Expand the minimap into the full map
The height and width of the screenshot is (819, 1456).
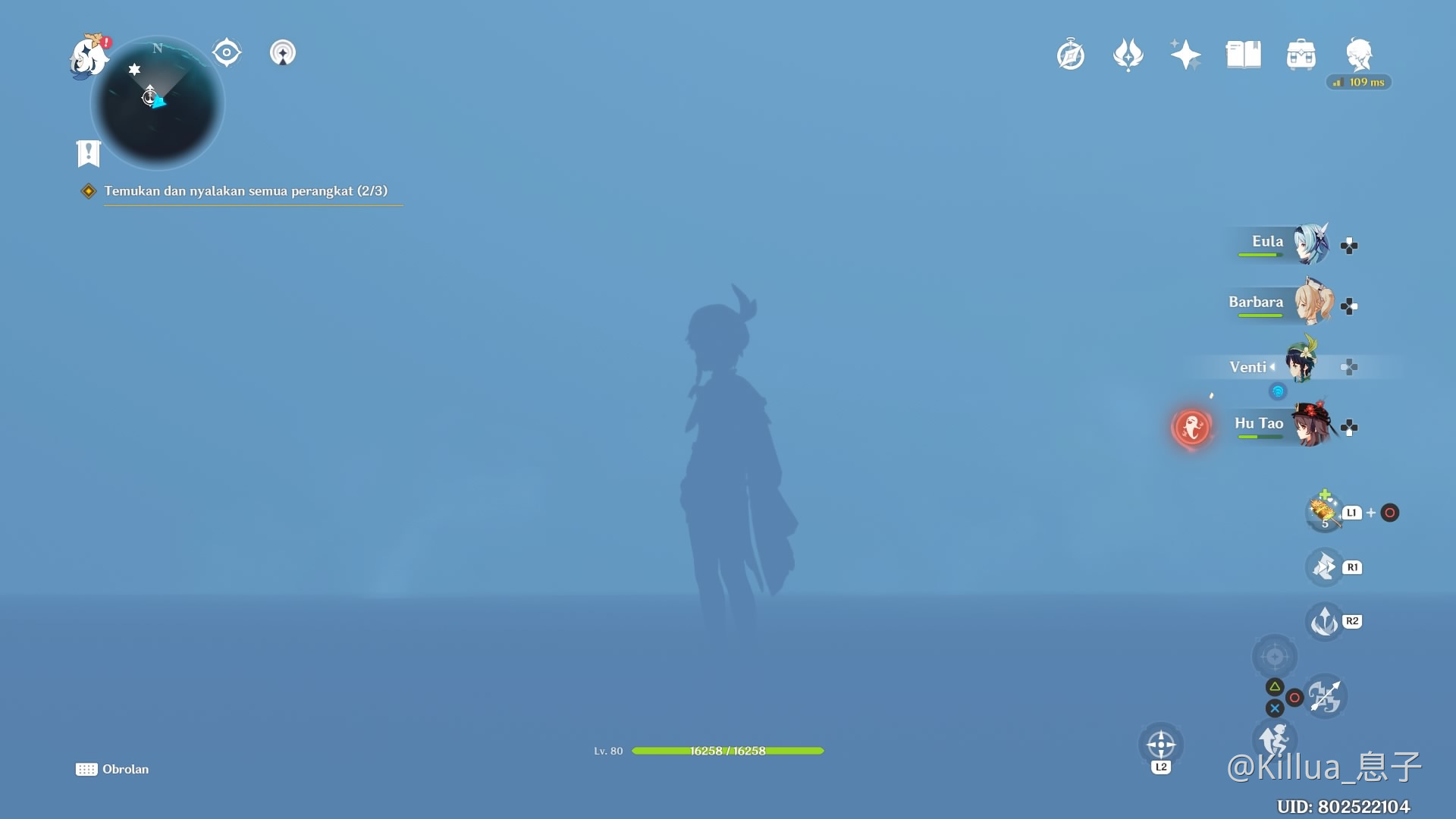pos(157,102)
